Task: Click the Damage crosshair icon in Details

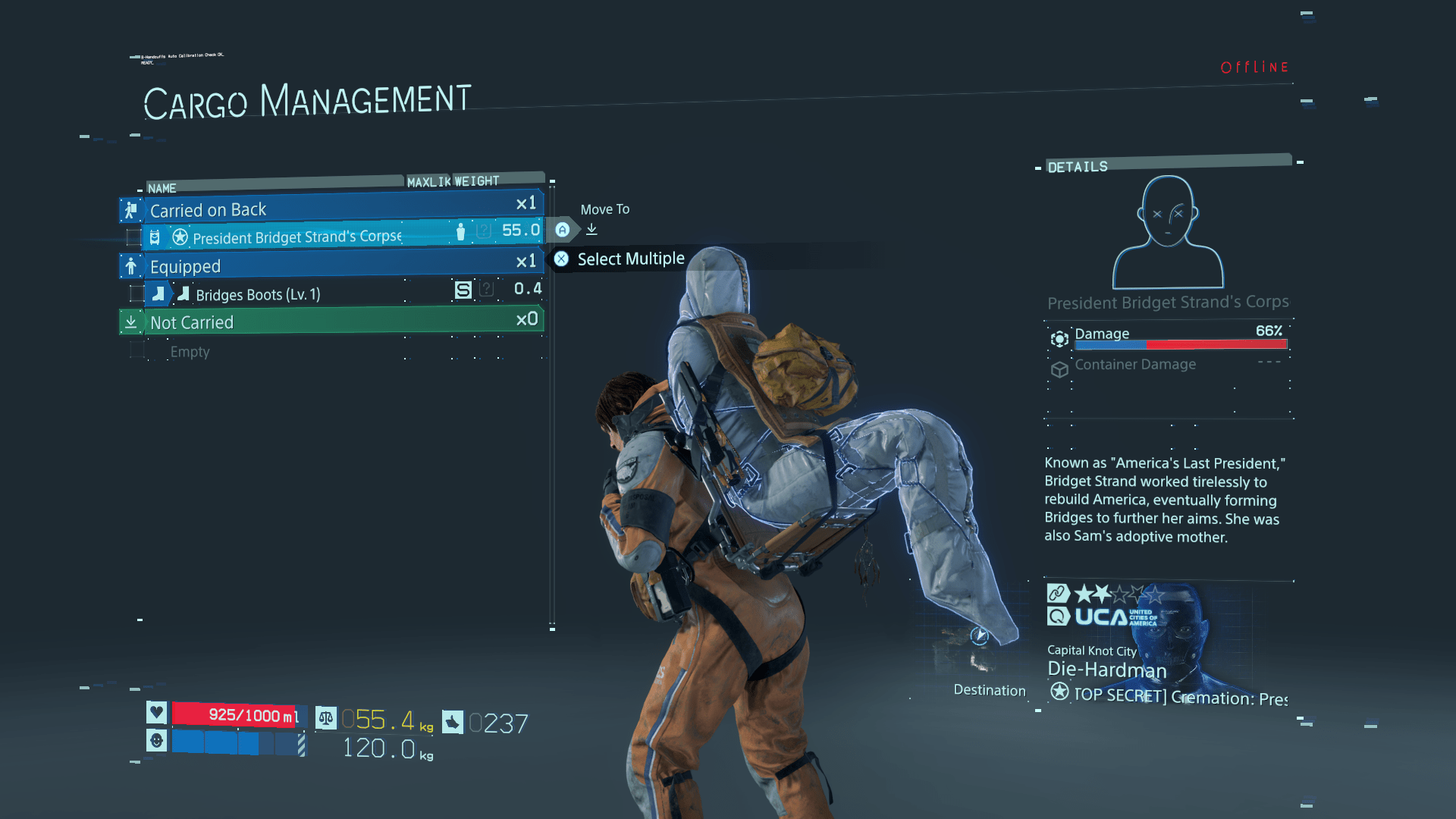Action: [x=1059, y=339]
